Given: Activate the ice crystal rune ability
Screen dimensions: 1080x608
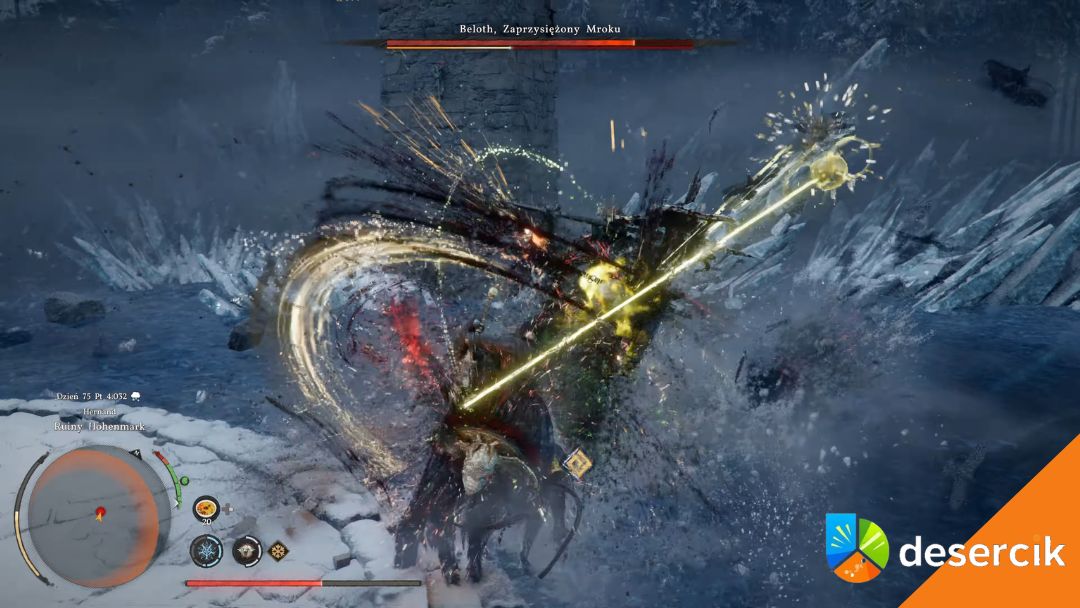Looking at the screenshot, I should (207, 550).
